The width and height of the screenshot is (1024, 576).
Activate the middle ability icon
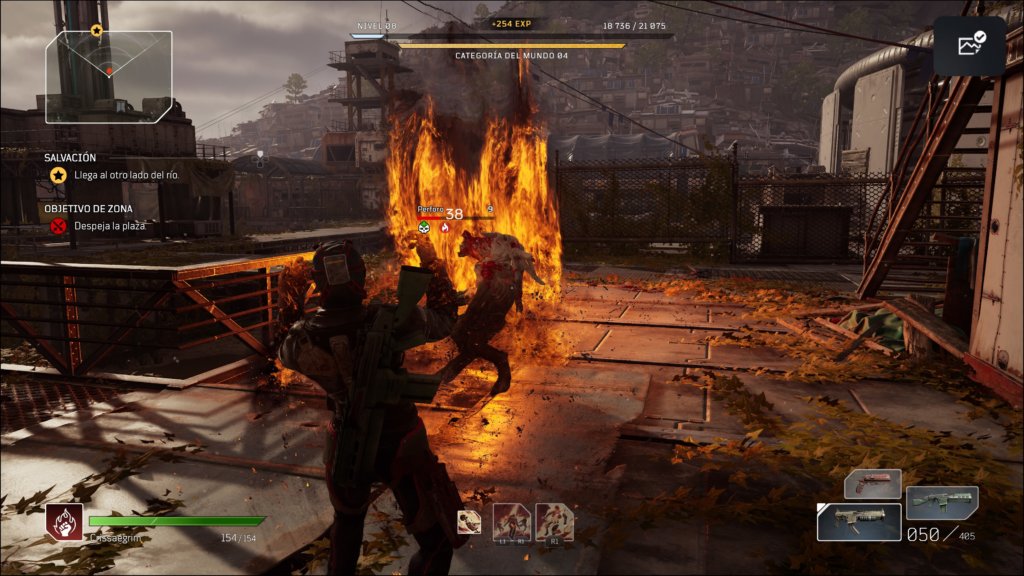click(512, 522)
